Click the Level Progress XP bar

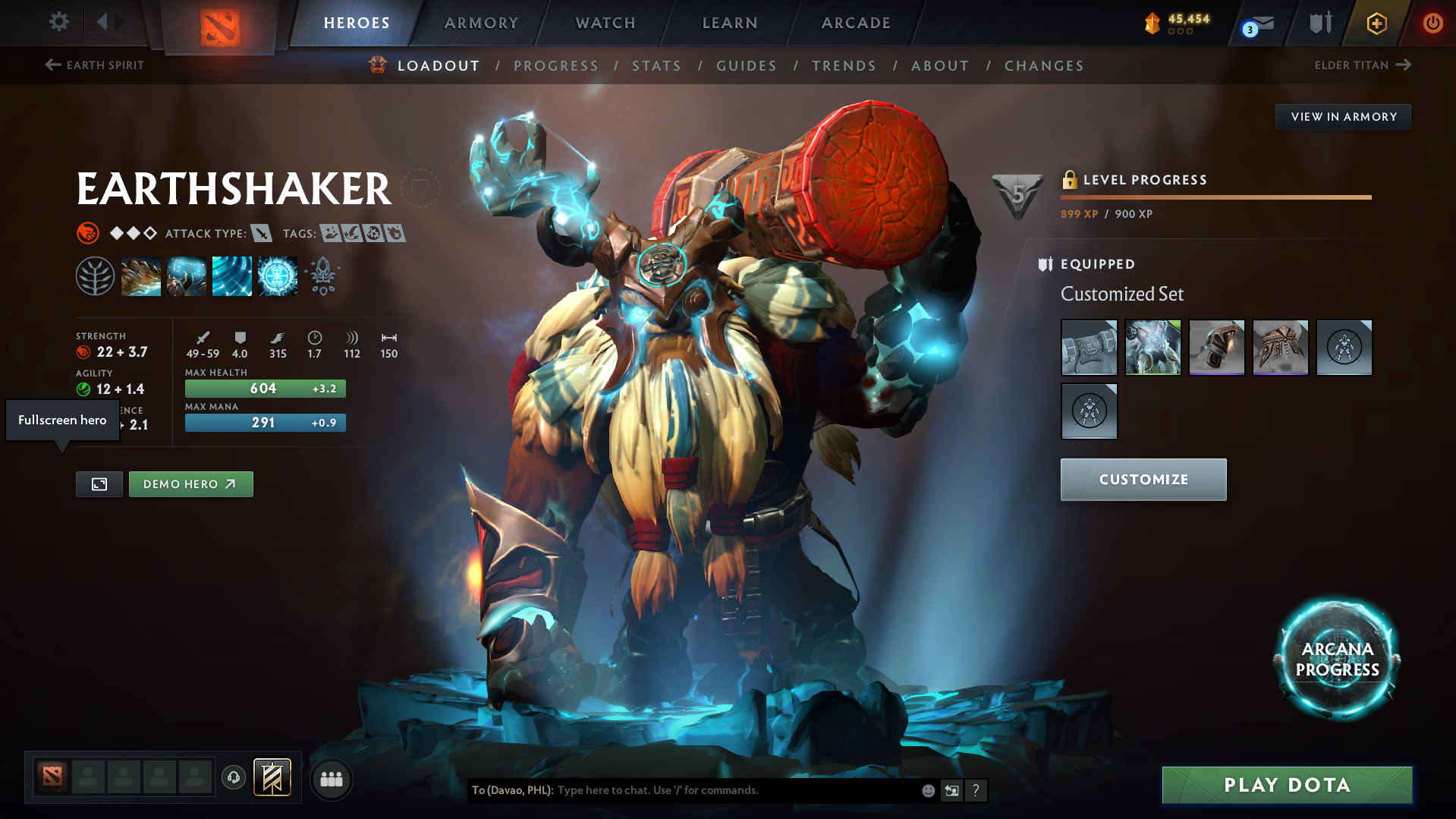coord(1215,196)
